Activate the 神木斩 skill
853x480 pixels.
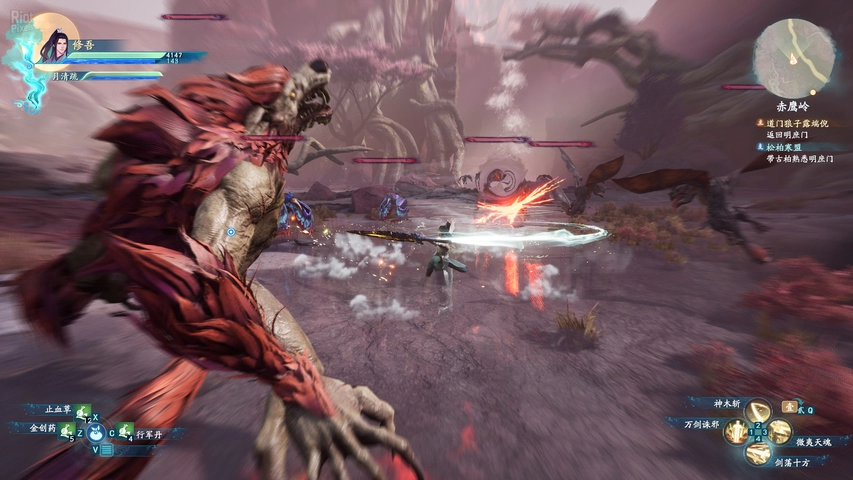pos(759,410)
